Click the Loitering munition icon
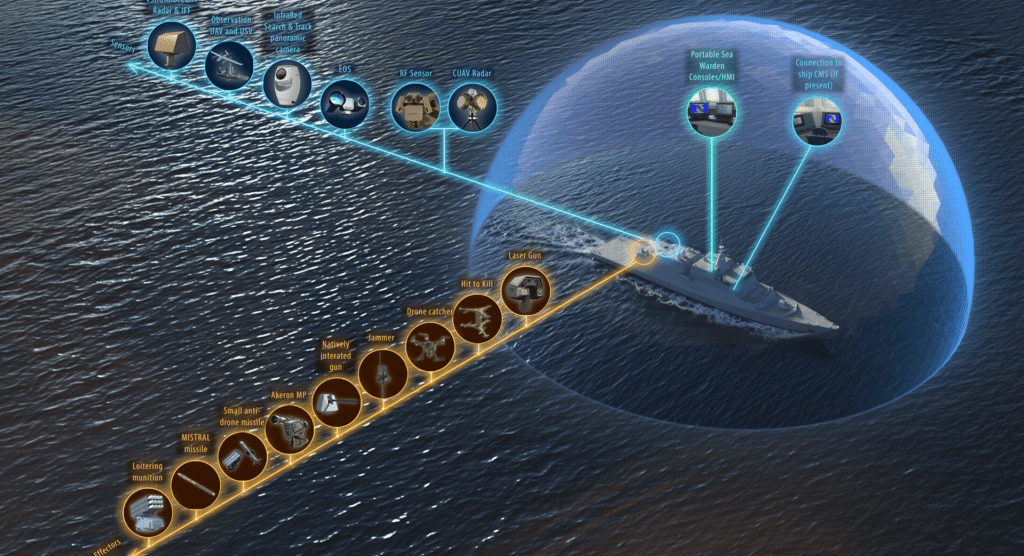The width and height of the screenshot is (1024, 556). click(x=148, y=512)
